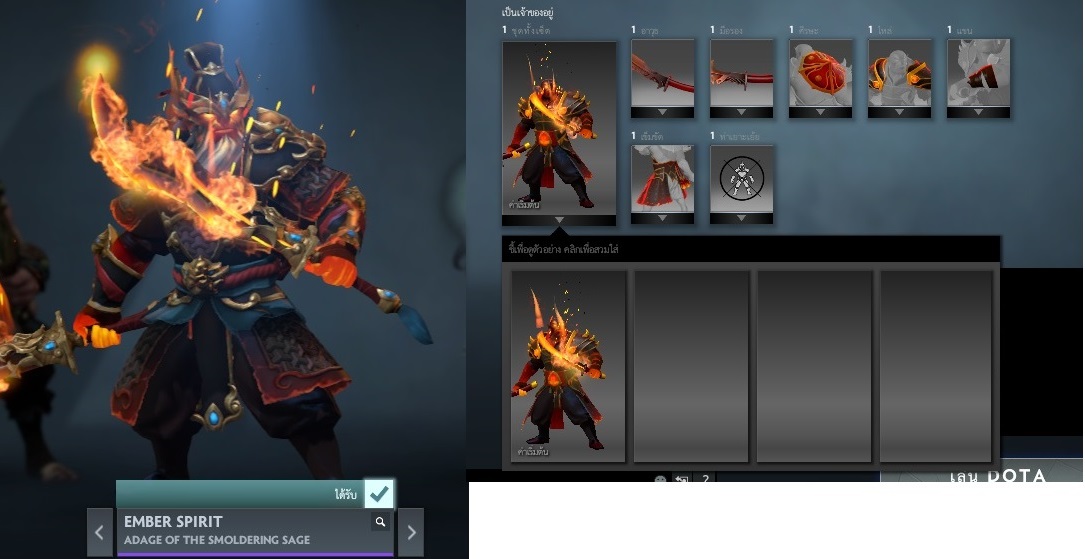Open the taunt slot with crossed-out figure
This screenshot has height=559, width=1085.
(742, 178)
